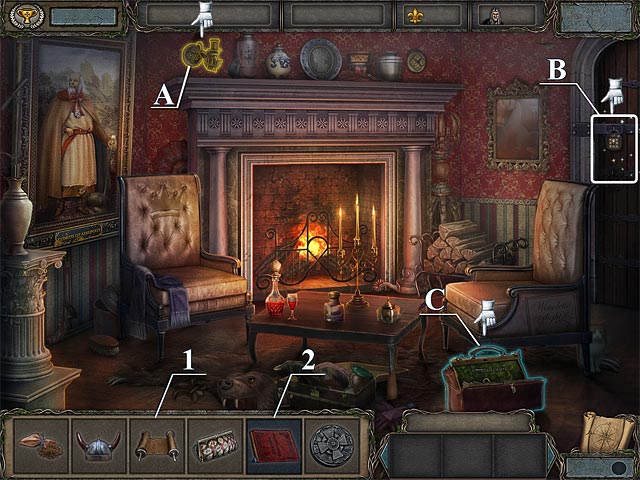Click the fleur-de-lis emblem button
The width and height of the screenshot is (640, 480).
point(414,15)
